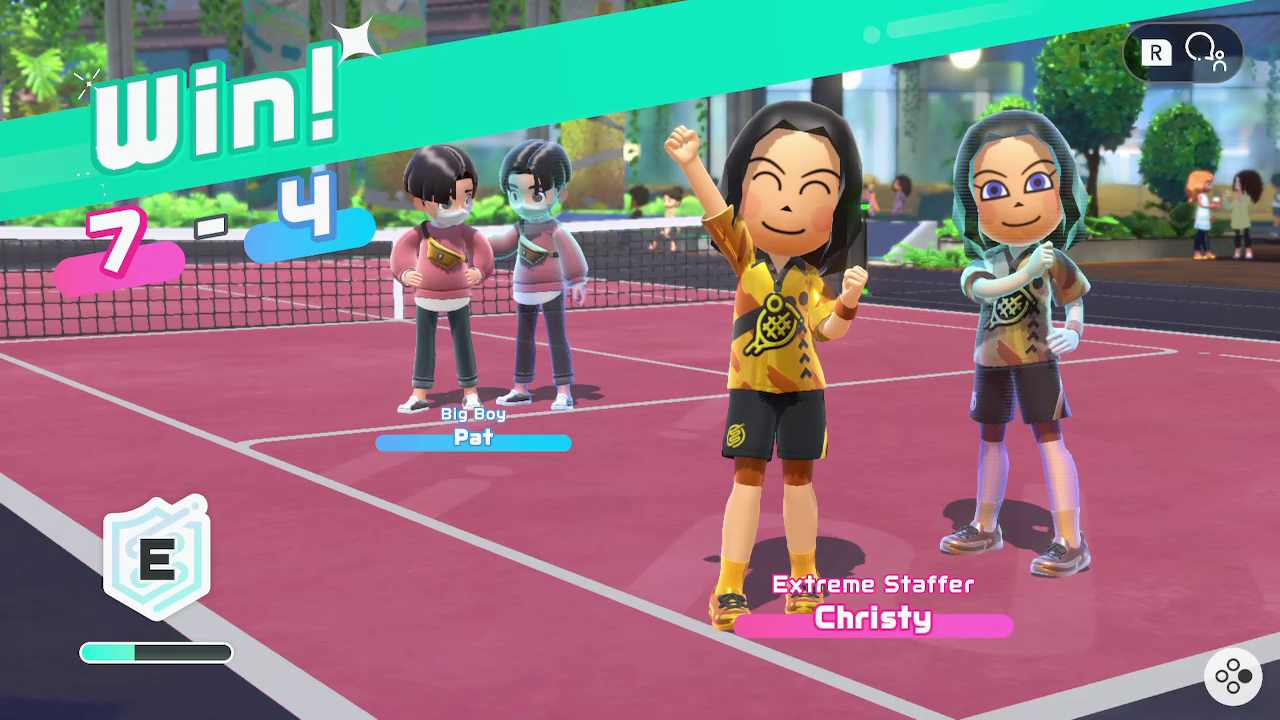Click the rank progress bar

point(155,652)
